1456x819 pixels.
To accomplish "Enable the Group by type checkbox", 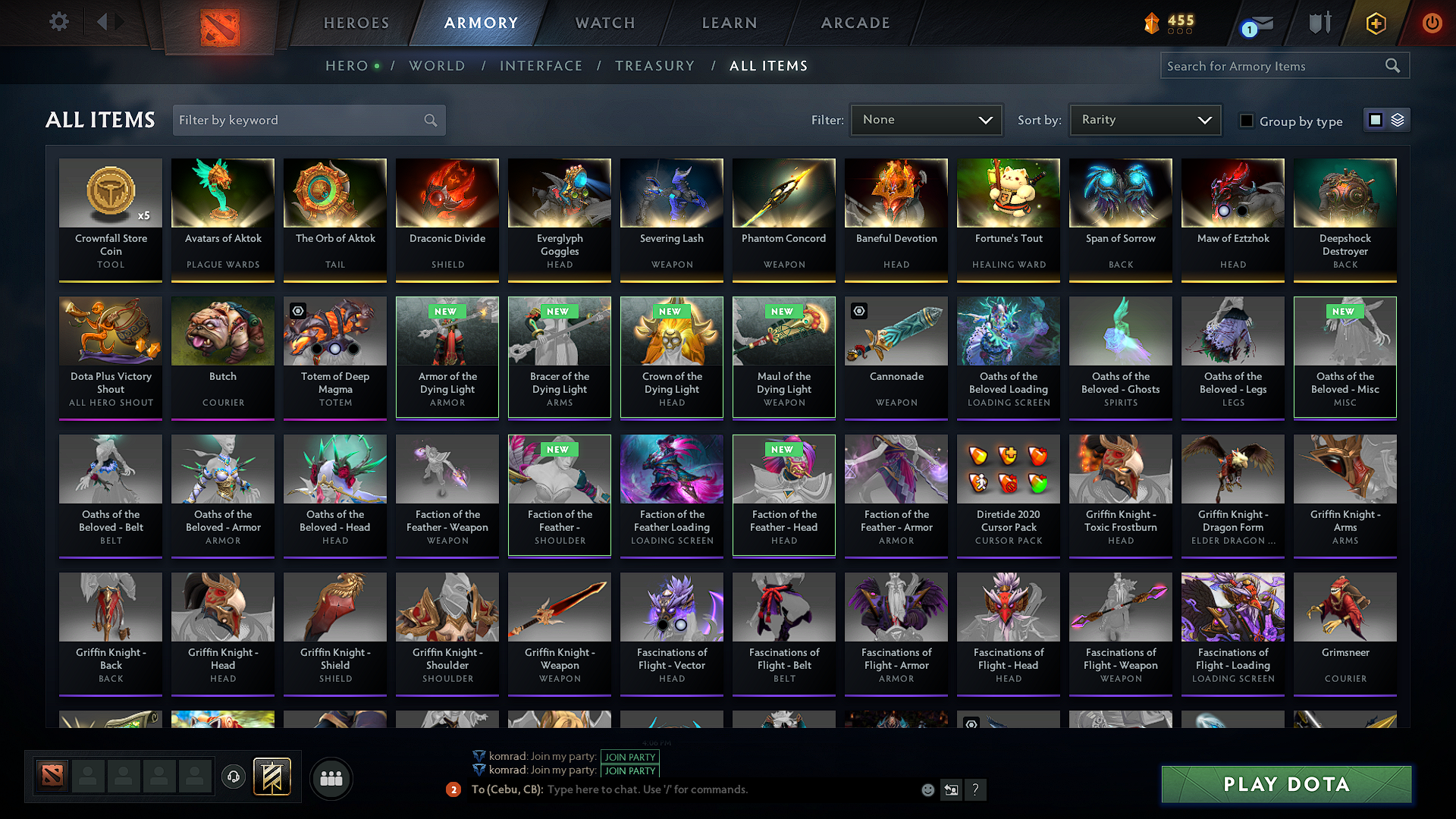I will [x=1247, y=121].
